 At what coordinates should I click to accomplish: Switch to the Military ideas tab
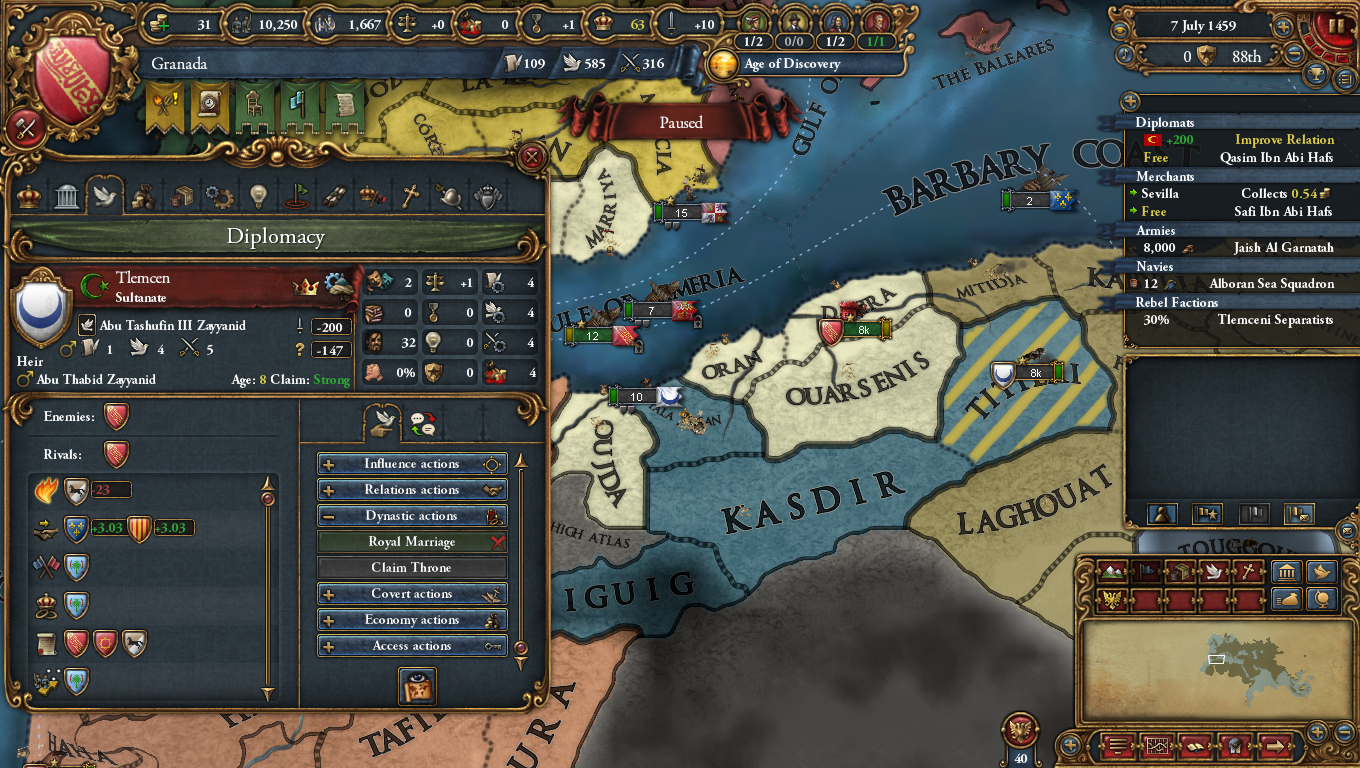[x=449, y=196]
